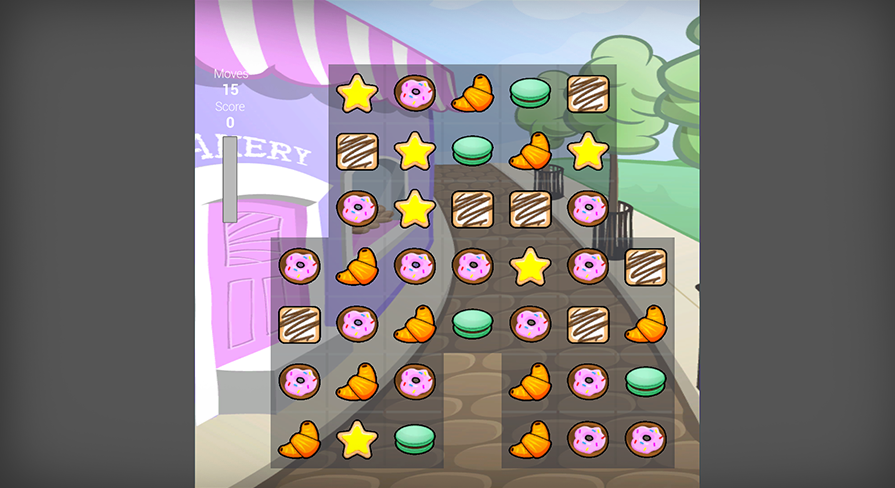Image resolution: width=895 pixels, height=488 pixels.
Task: Select the chocolate tile directly below a star
Action: (x=357, y=151)
